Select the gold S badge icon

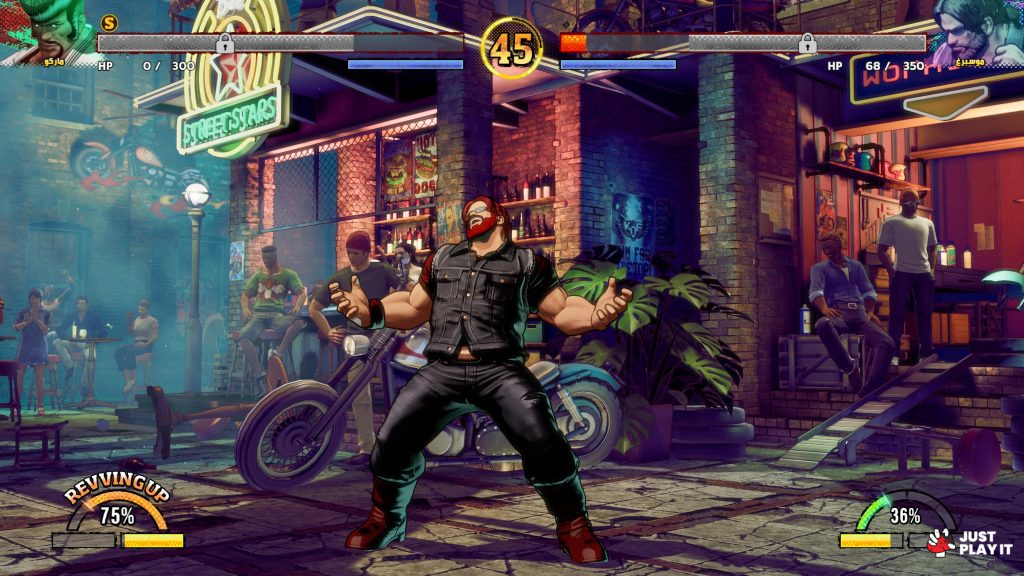[110, 22]
